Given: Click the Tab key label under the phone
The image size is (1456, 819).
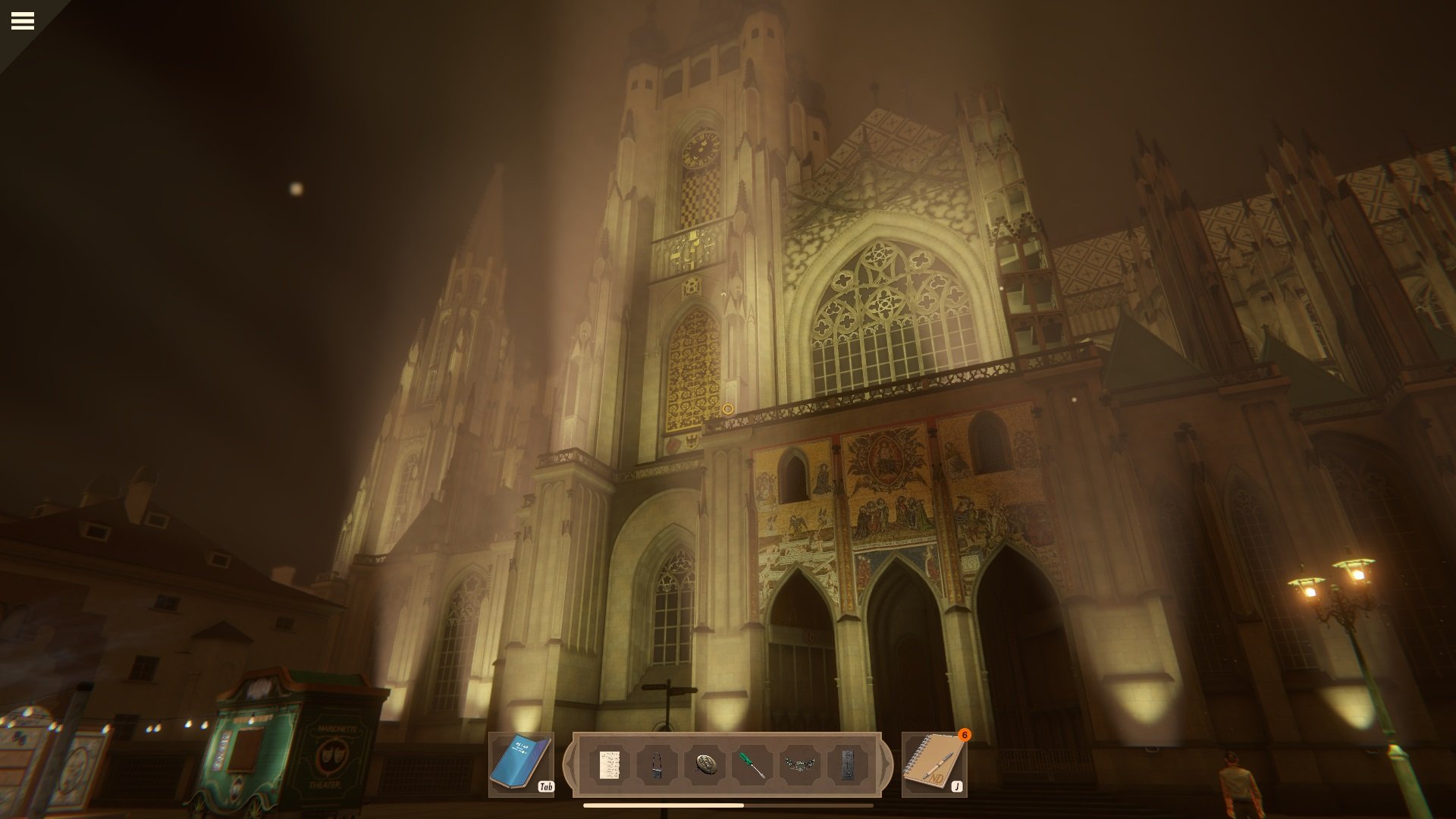Looking at the screenshot, I should pyautogui.click(x=548, y=788).
